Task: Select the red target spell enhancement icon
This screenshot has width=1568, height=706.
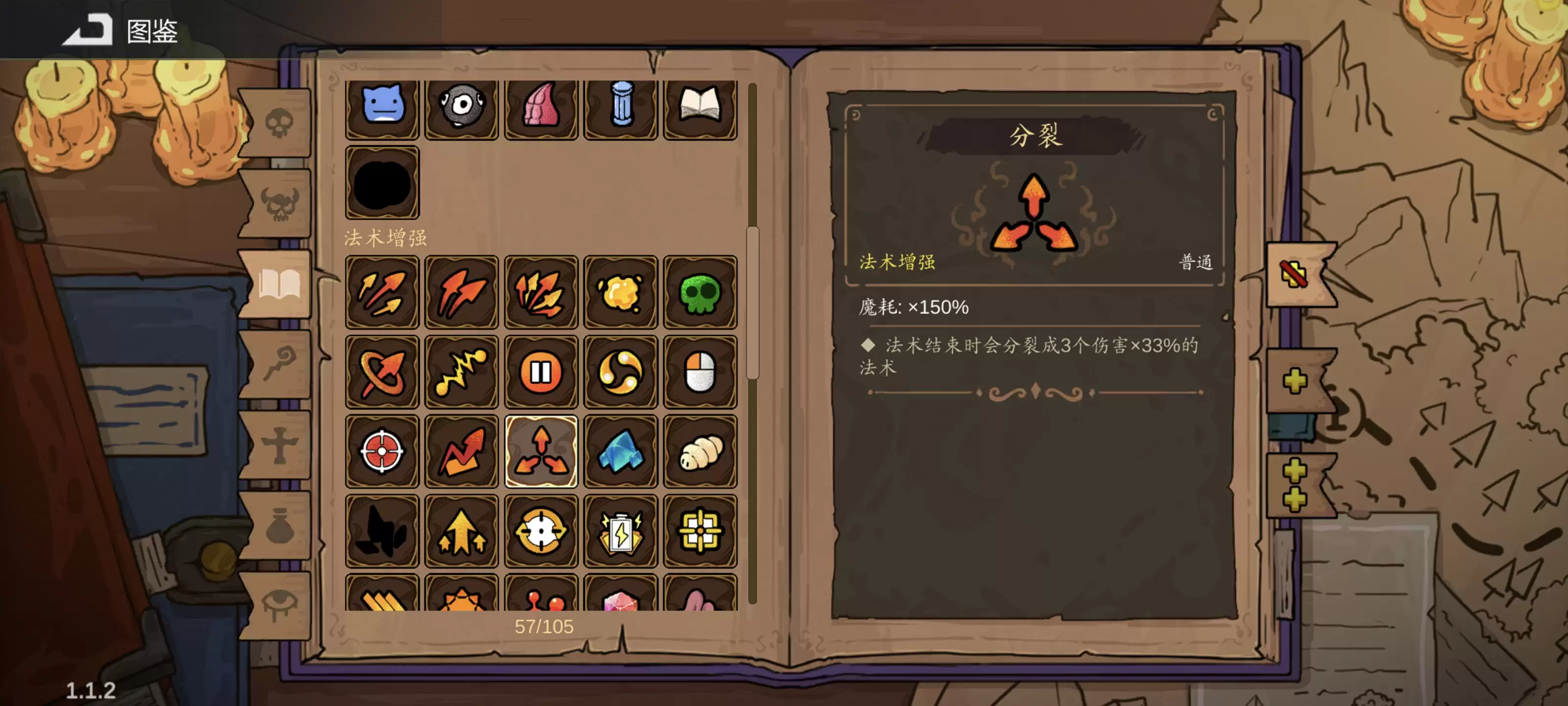Action: tap(382, 451)
